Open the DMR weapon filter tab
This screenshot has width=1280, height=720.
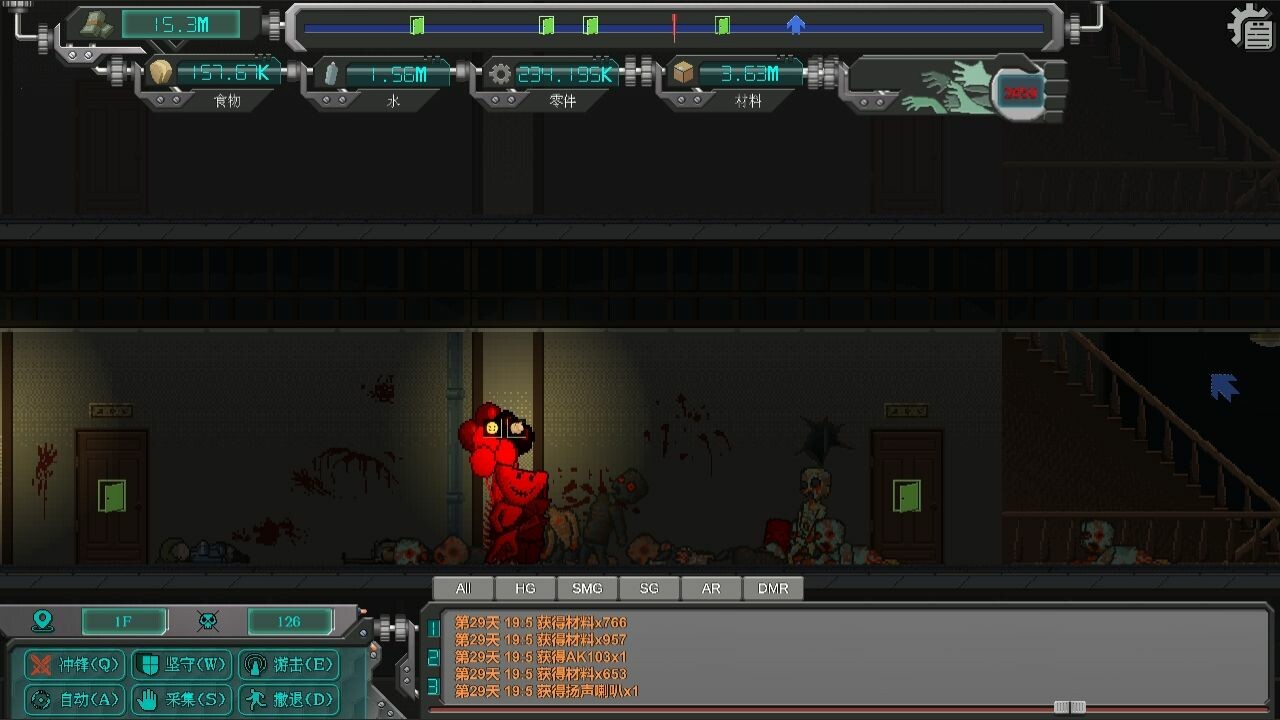[x=773, y=588]
